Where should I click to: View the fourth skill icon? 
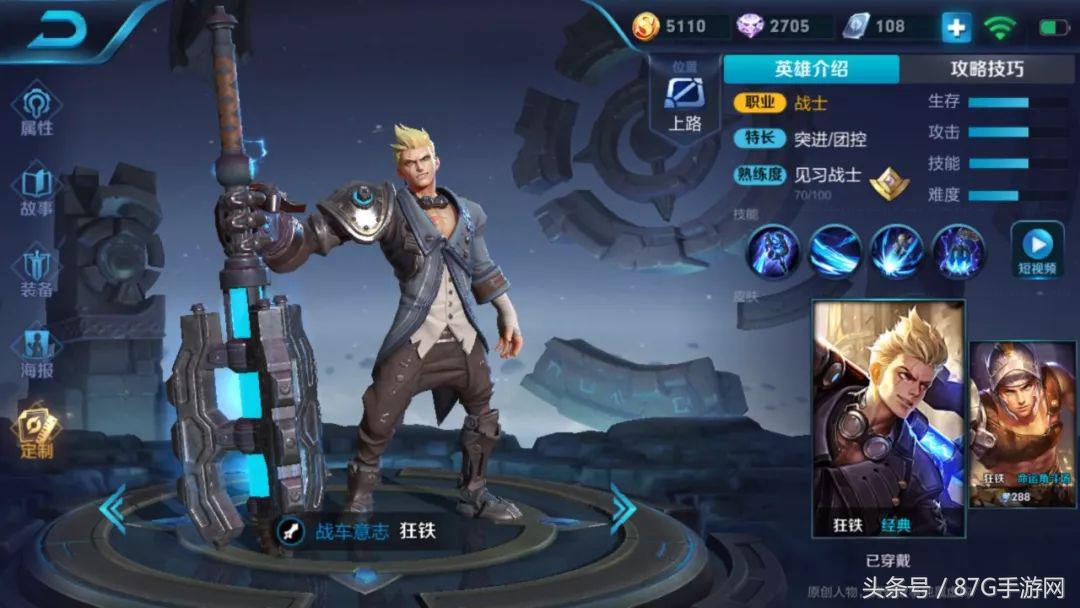959,251
